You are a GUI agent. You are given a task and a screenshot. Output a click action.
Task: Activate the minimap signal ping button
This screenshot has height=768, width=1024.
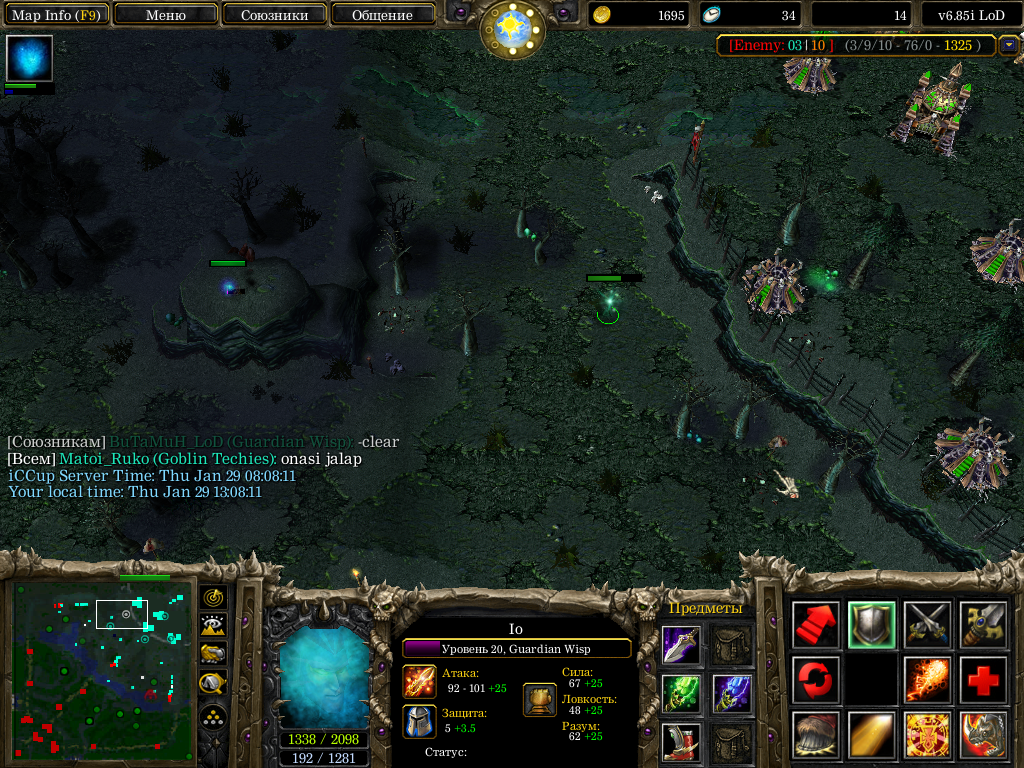pyautogui.click(x=213, y=597)
